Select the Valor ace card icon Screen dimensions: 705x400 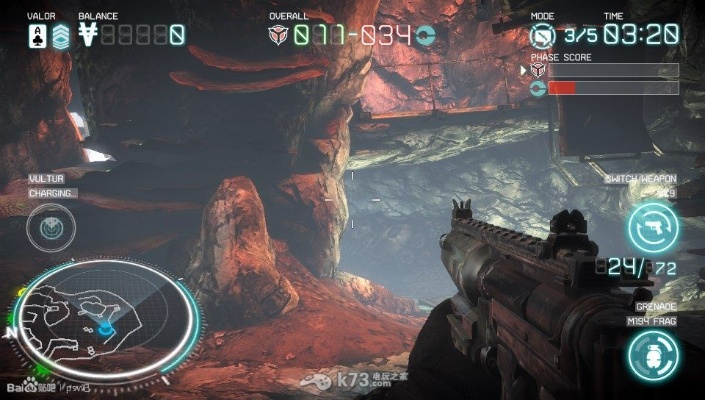37,37
